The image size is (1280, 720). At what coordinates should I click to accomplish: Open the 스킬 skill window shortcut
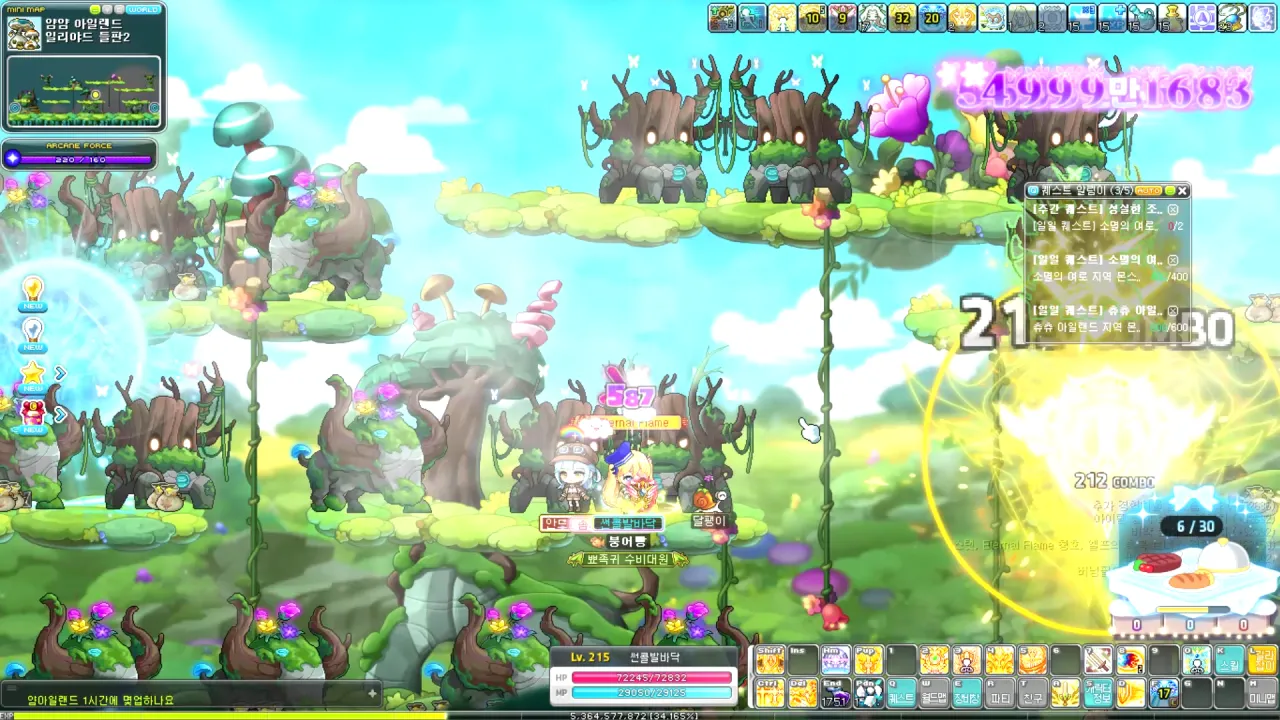pos(1230,660)
